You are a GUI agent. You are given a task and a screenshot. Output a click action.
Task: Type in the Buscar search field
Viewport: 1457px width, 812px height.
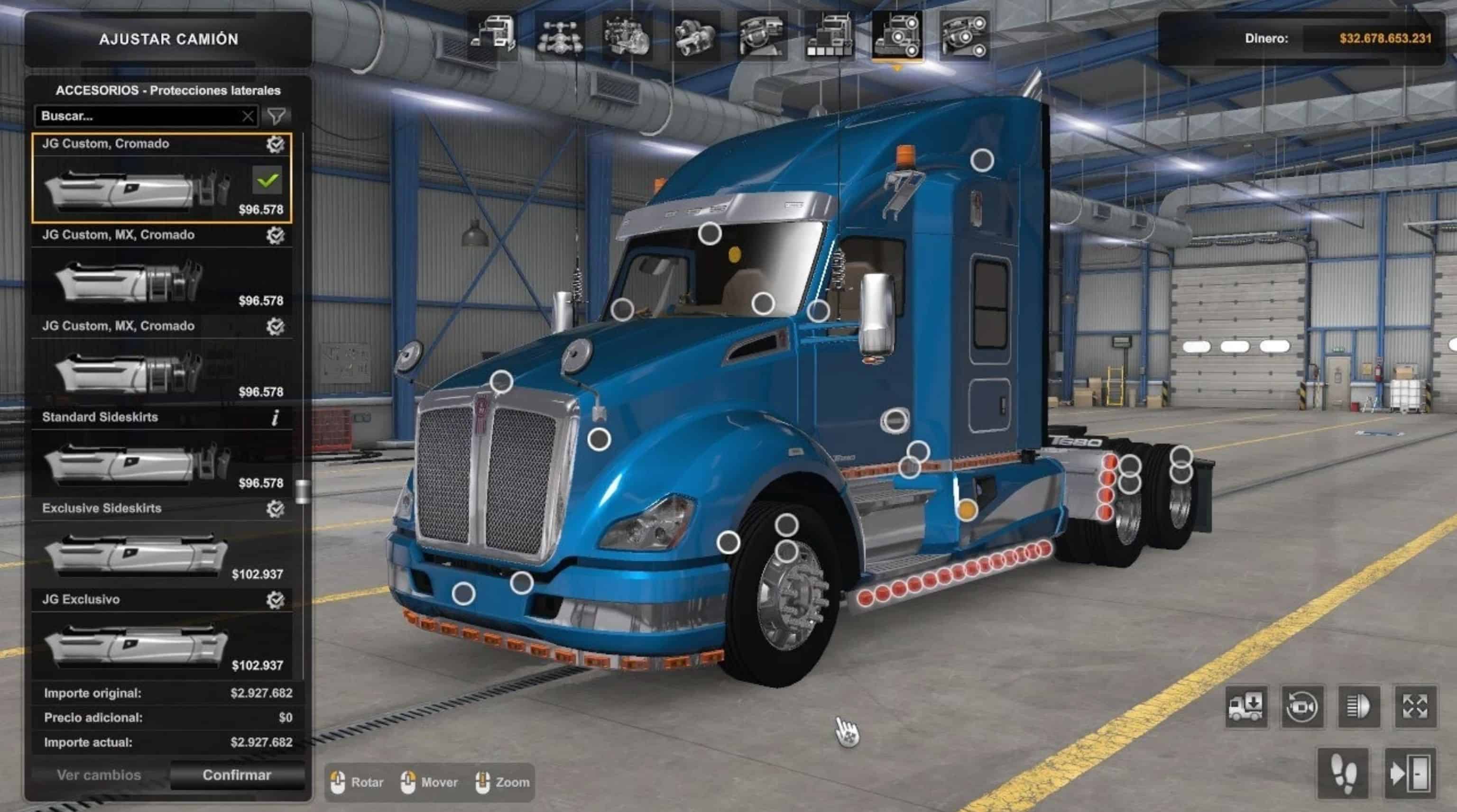coord(138,116)
